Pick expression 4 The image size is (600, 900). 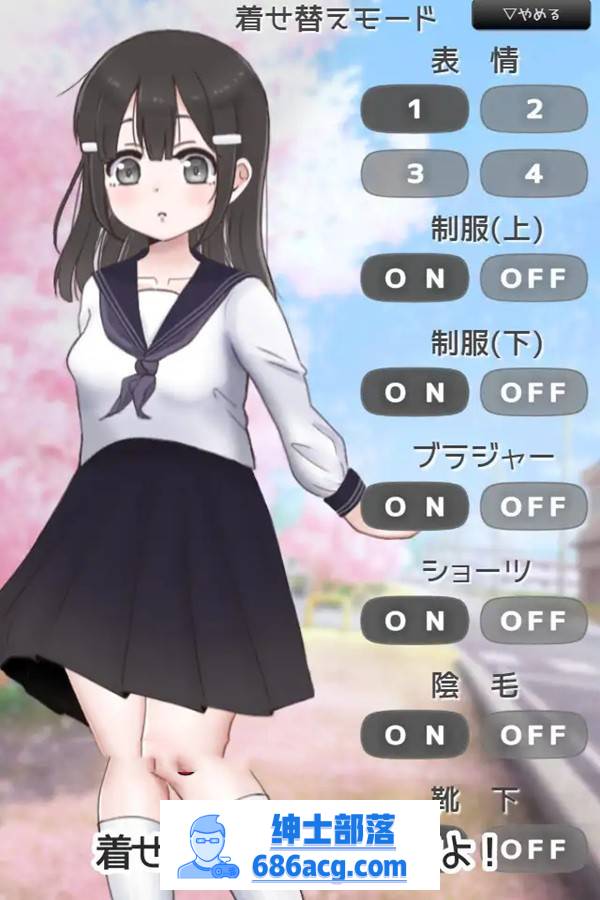pyautogui.click(x=533, y=173)
